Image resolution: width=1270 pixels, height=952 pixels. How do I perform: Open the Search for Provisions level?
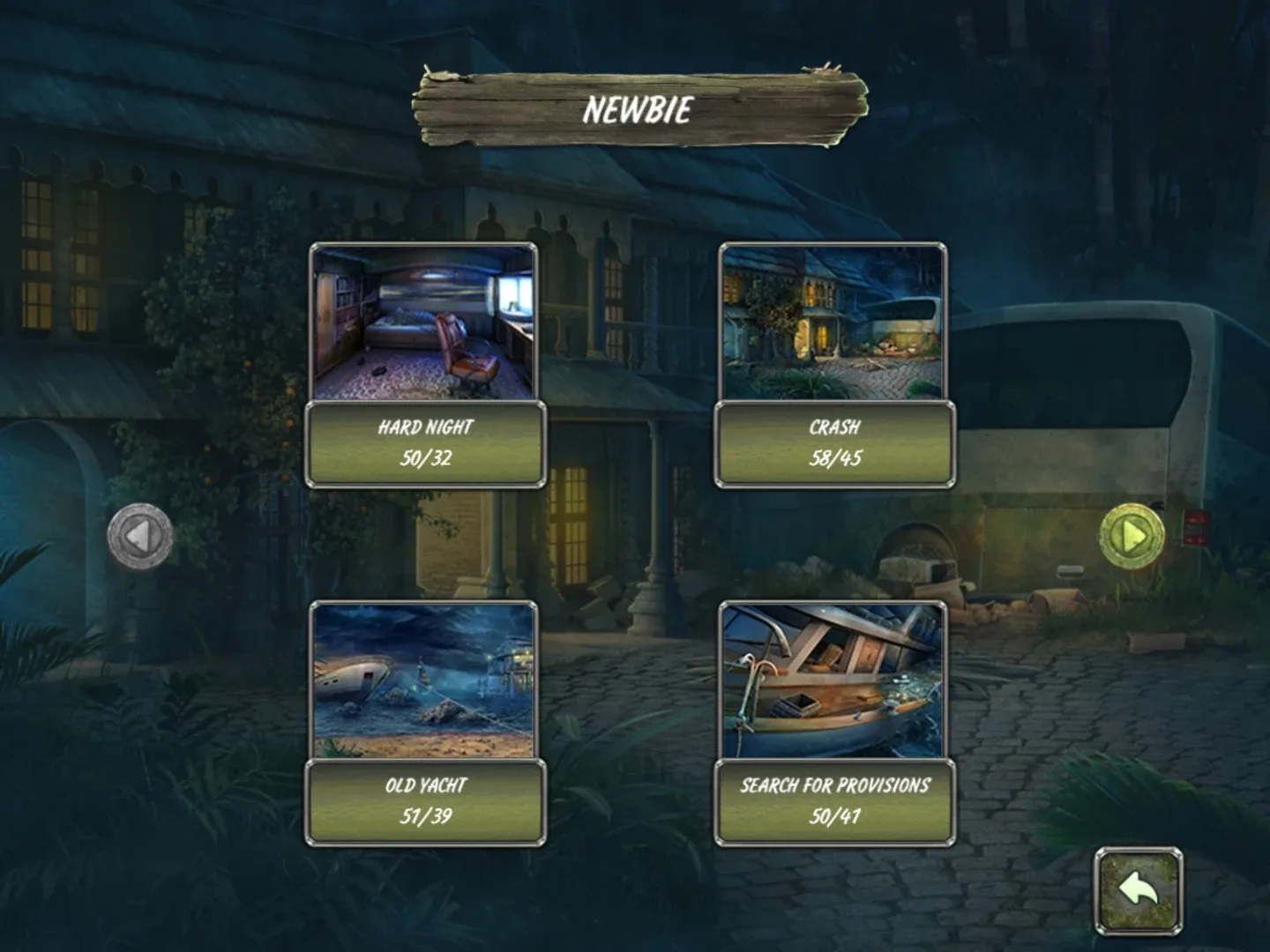pyautogui.click(x=834, y=723)
